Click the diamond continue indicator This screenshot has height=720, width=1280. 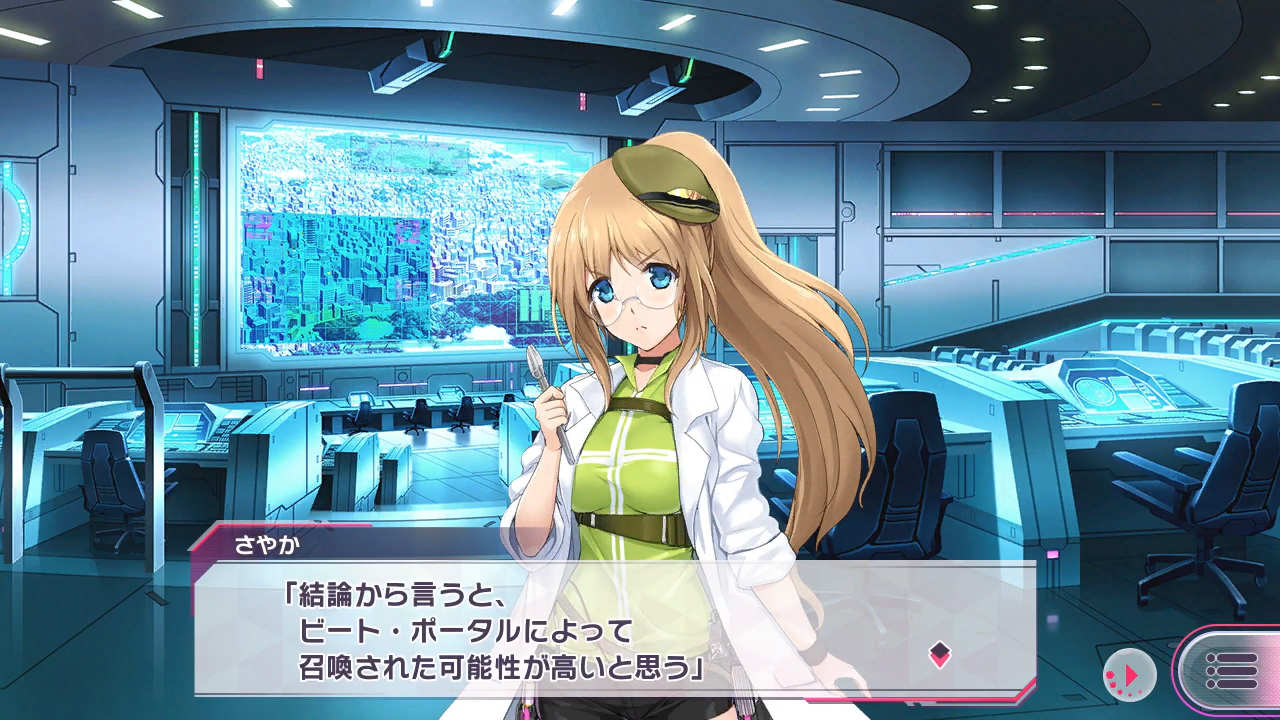coord(939,655)
